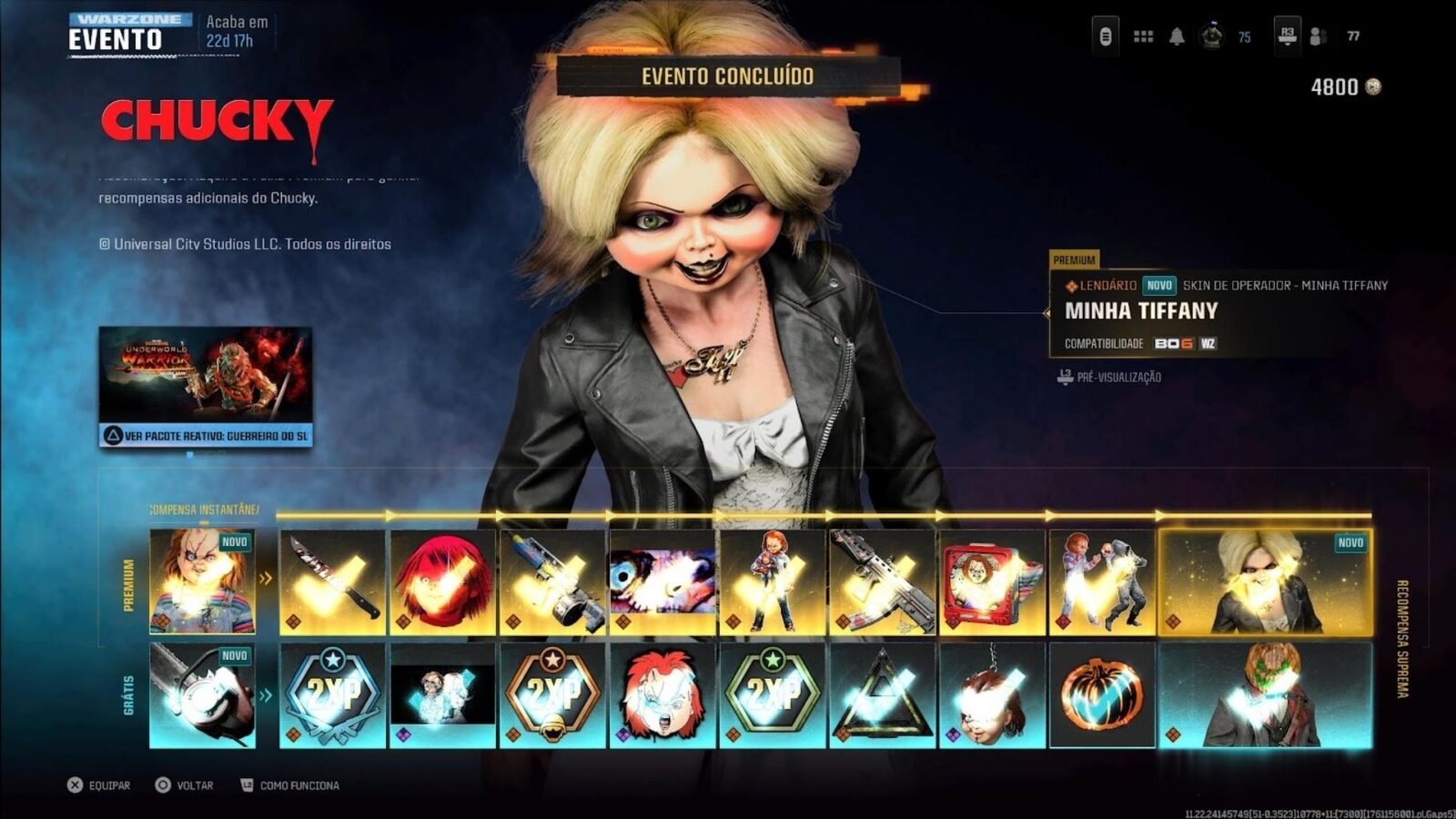Select the Chucky operator instant premium reward
The height and width of the screenshot is (819, 1456).
tap(202, 582)
